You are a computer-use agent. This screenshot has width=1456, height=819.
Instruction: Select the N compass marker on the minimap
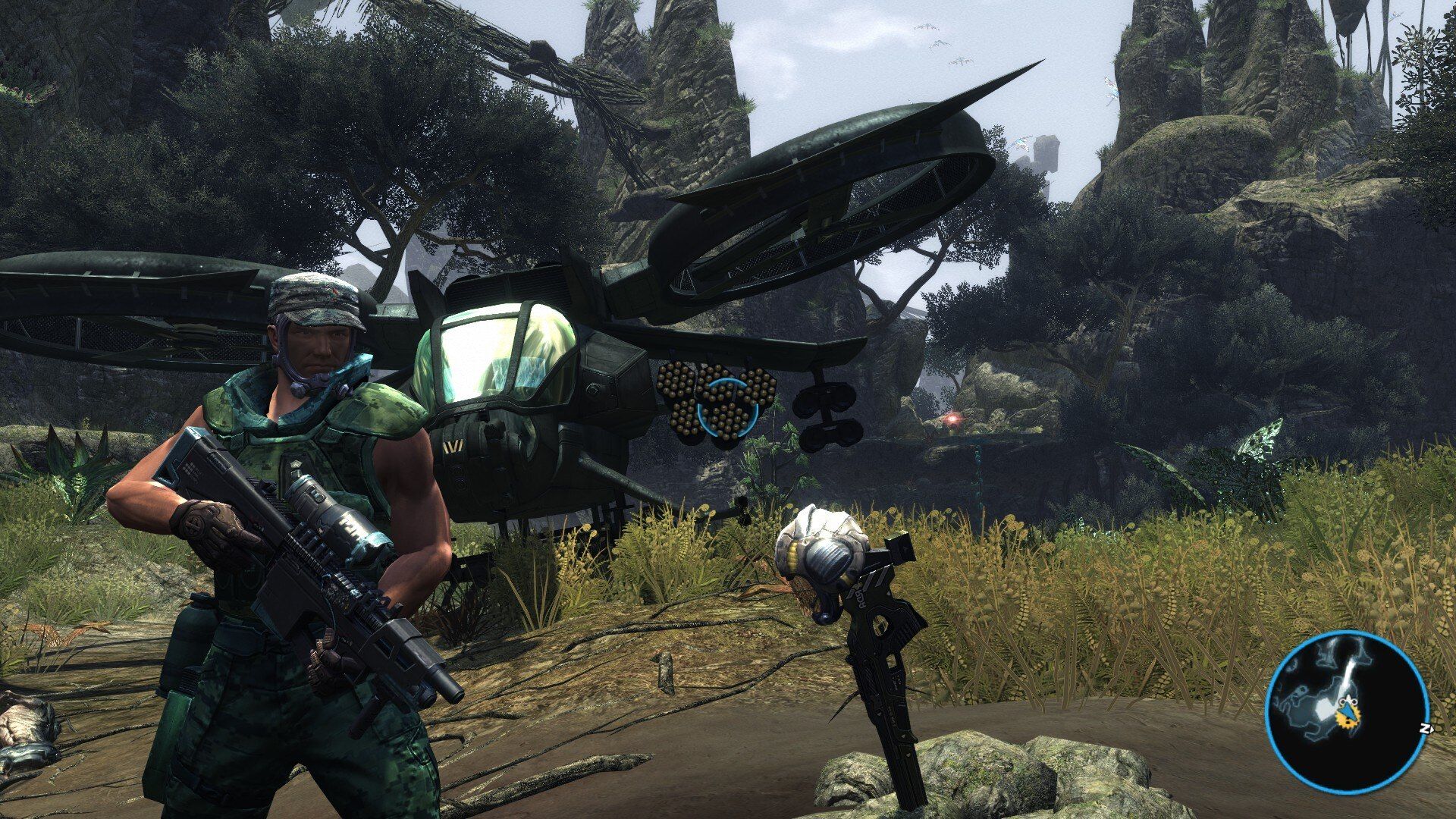(x=1428, y=728)
